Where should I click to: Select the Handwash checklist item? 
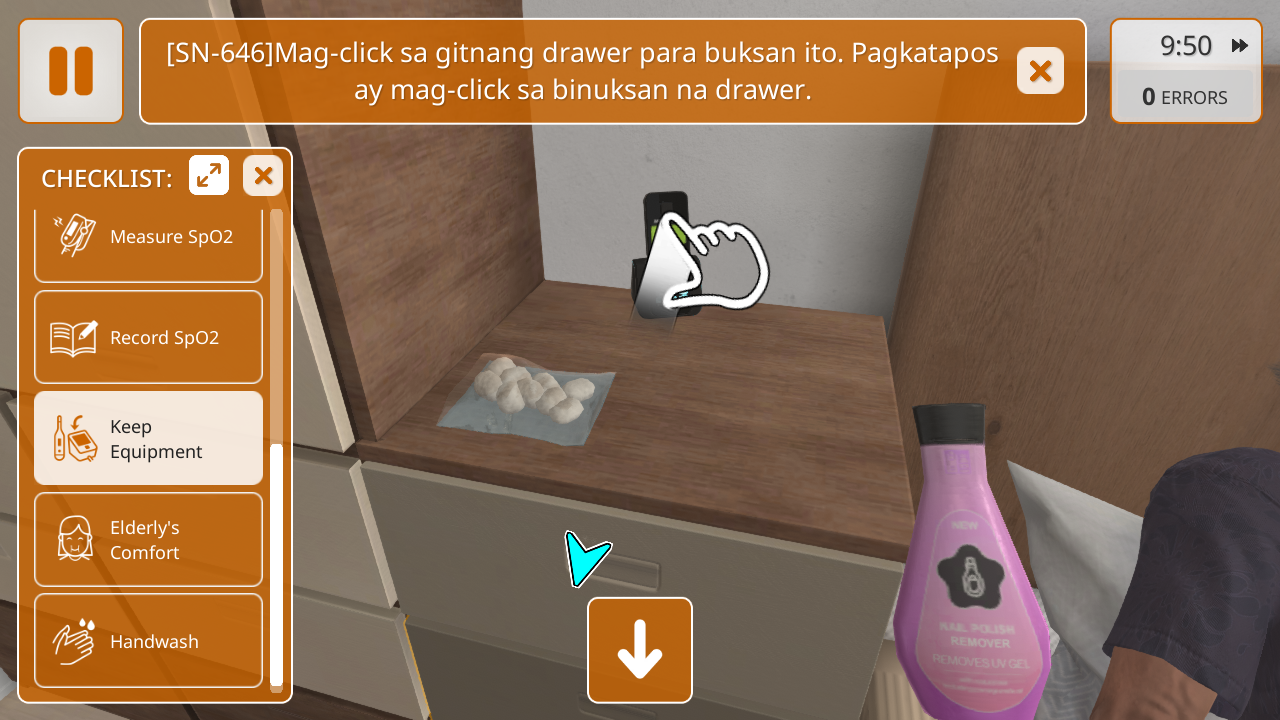148,640
